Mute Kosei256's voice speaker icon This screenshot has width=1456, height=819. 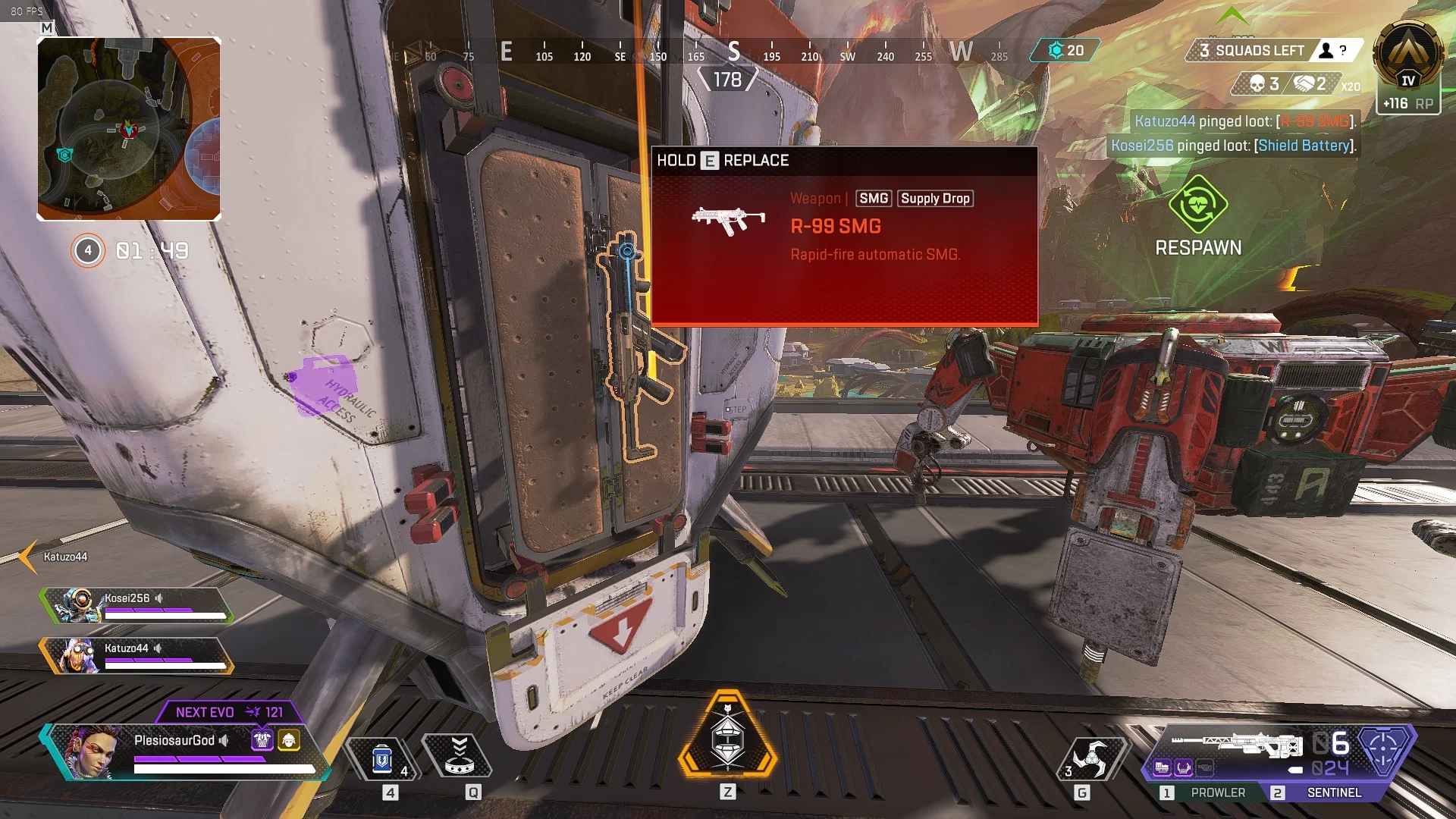click(158, 598)
